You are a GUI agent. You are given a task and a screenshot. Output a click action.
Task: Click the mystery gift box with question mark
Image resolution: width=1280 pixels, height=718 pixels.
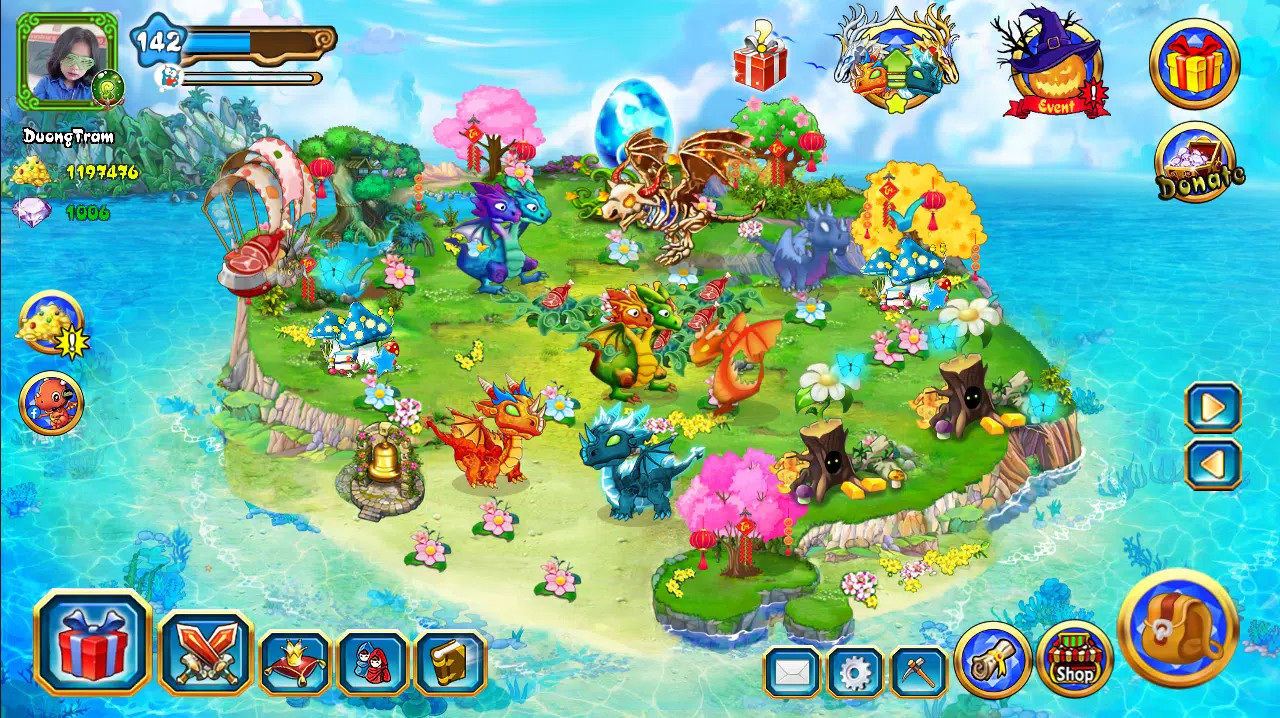(x=760, y=59)
